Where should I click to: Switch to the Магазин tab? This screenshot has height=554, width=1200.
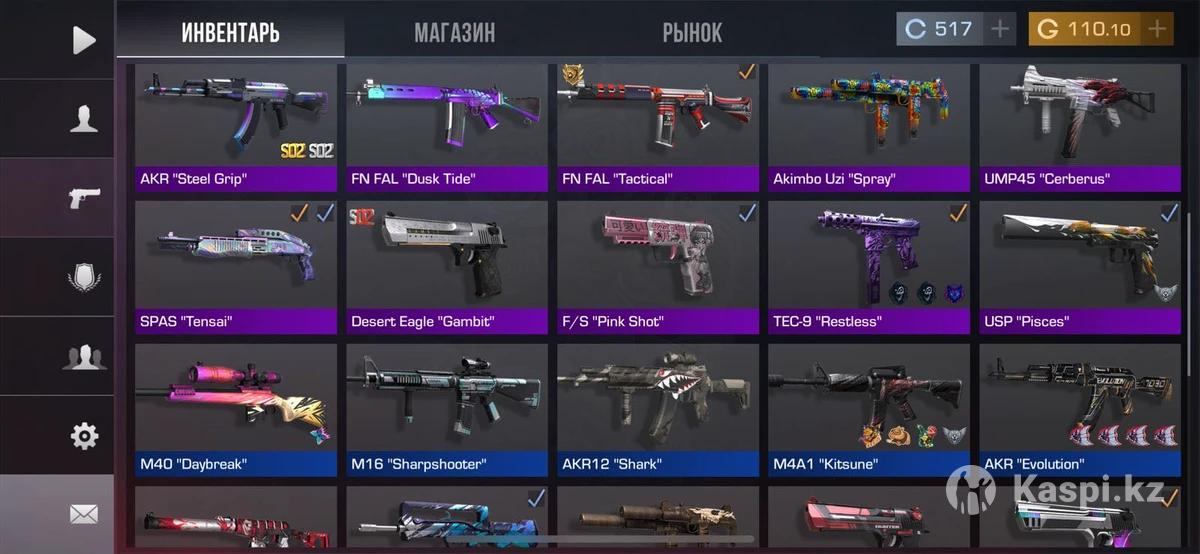coord(454,33)
